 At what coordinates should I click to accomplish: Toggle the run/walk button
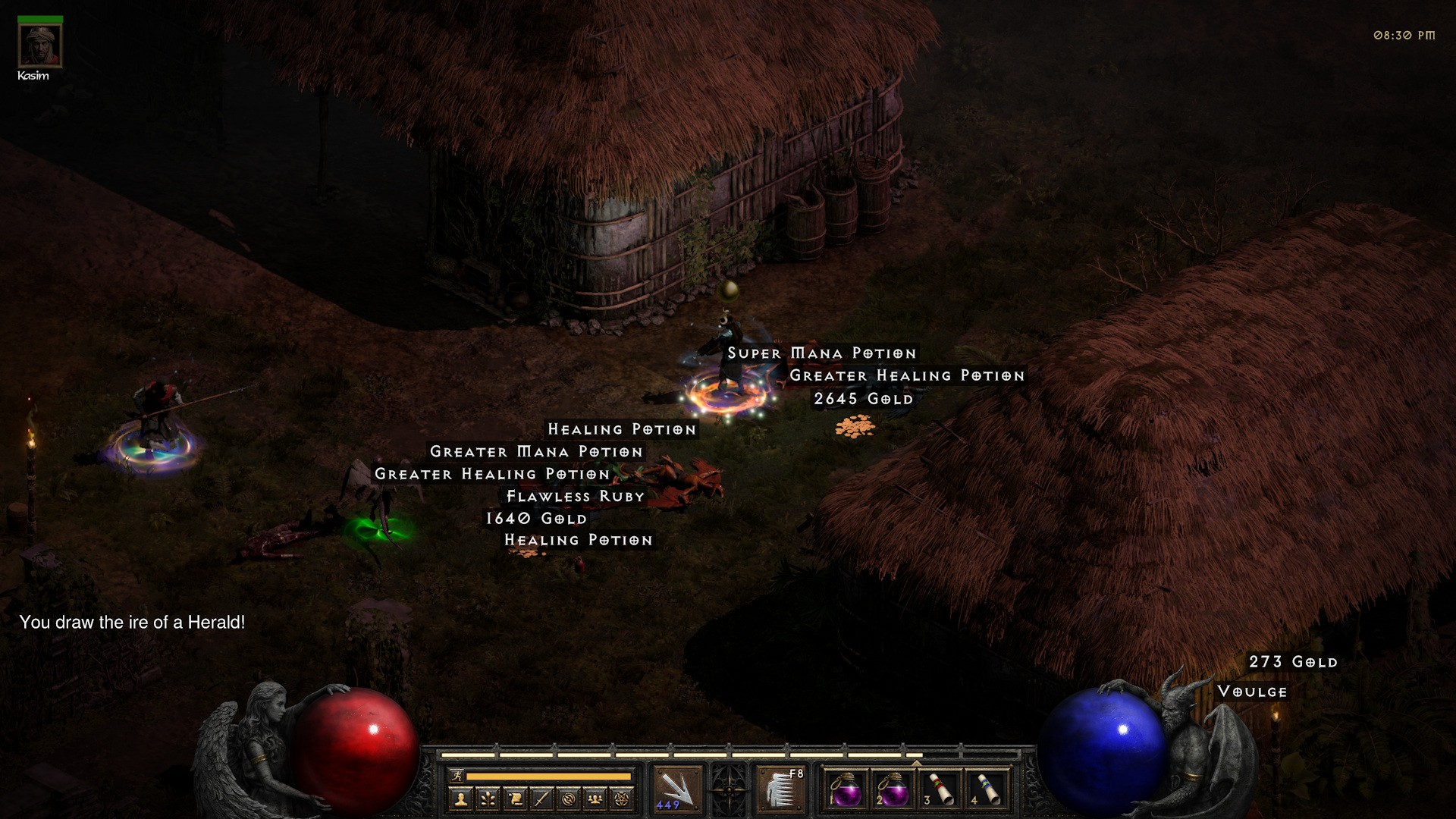(x=457, y=776)
